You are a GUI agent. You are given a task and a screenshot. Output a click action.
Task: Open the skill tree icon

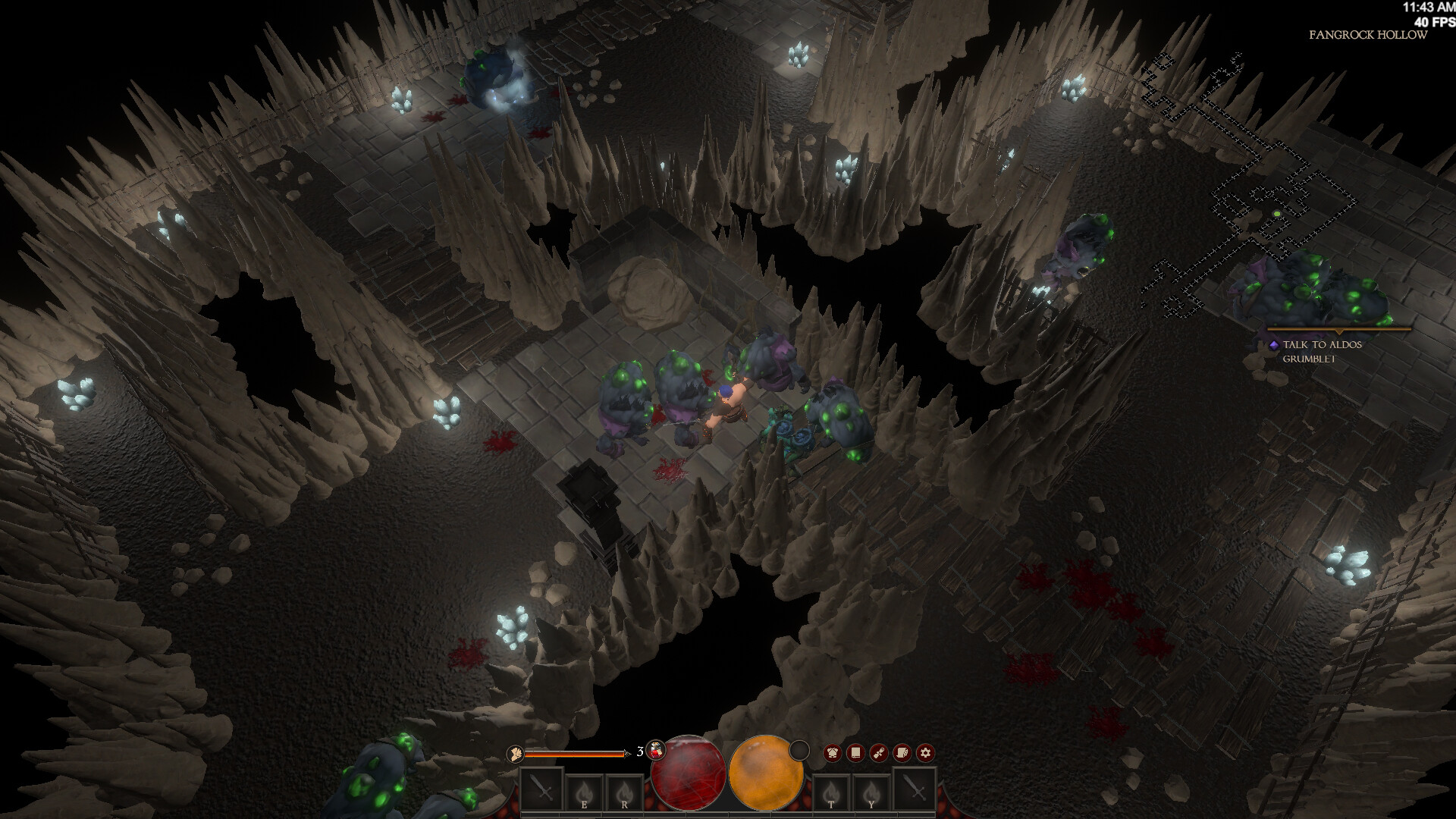click(878, 753)
